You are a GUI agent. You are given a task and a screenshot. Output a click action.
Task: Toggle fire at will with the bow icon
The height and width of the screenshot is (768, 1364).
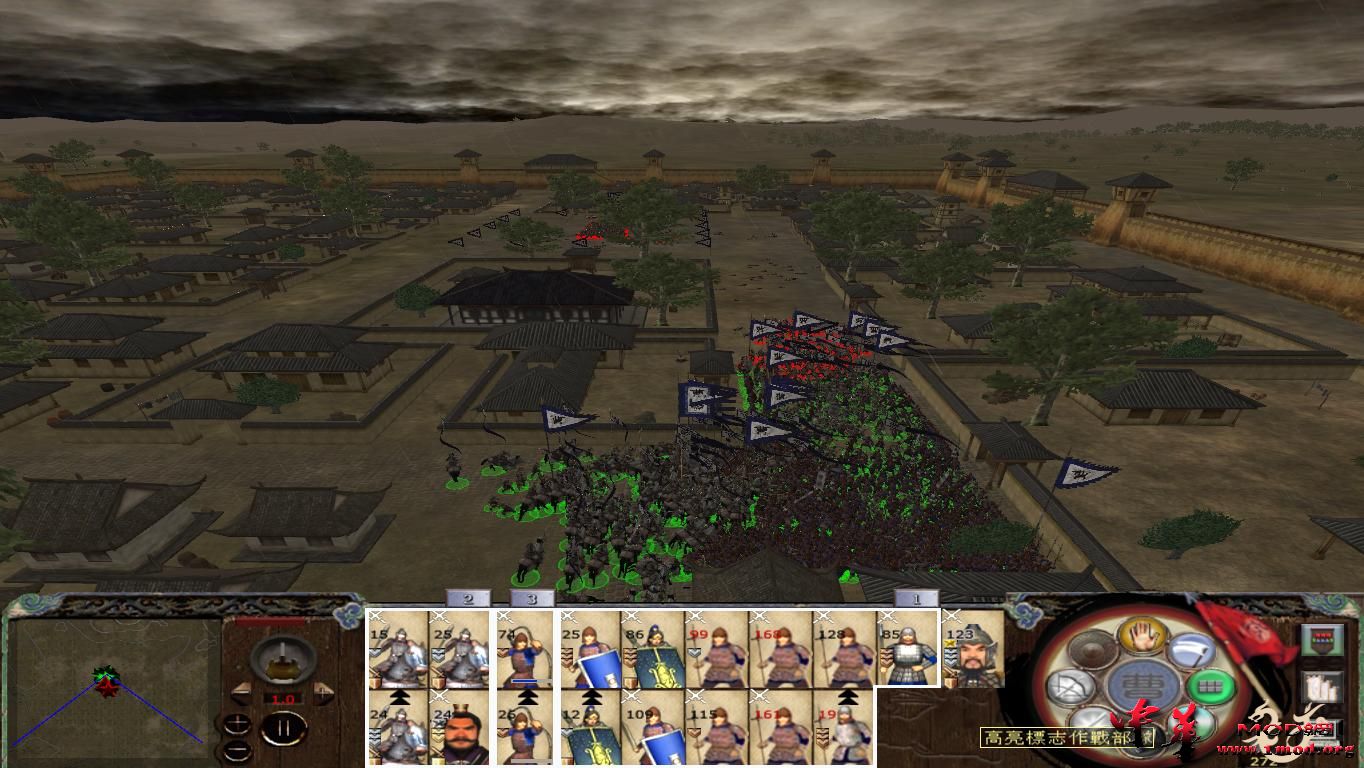coord(1070,687)
